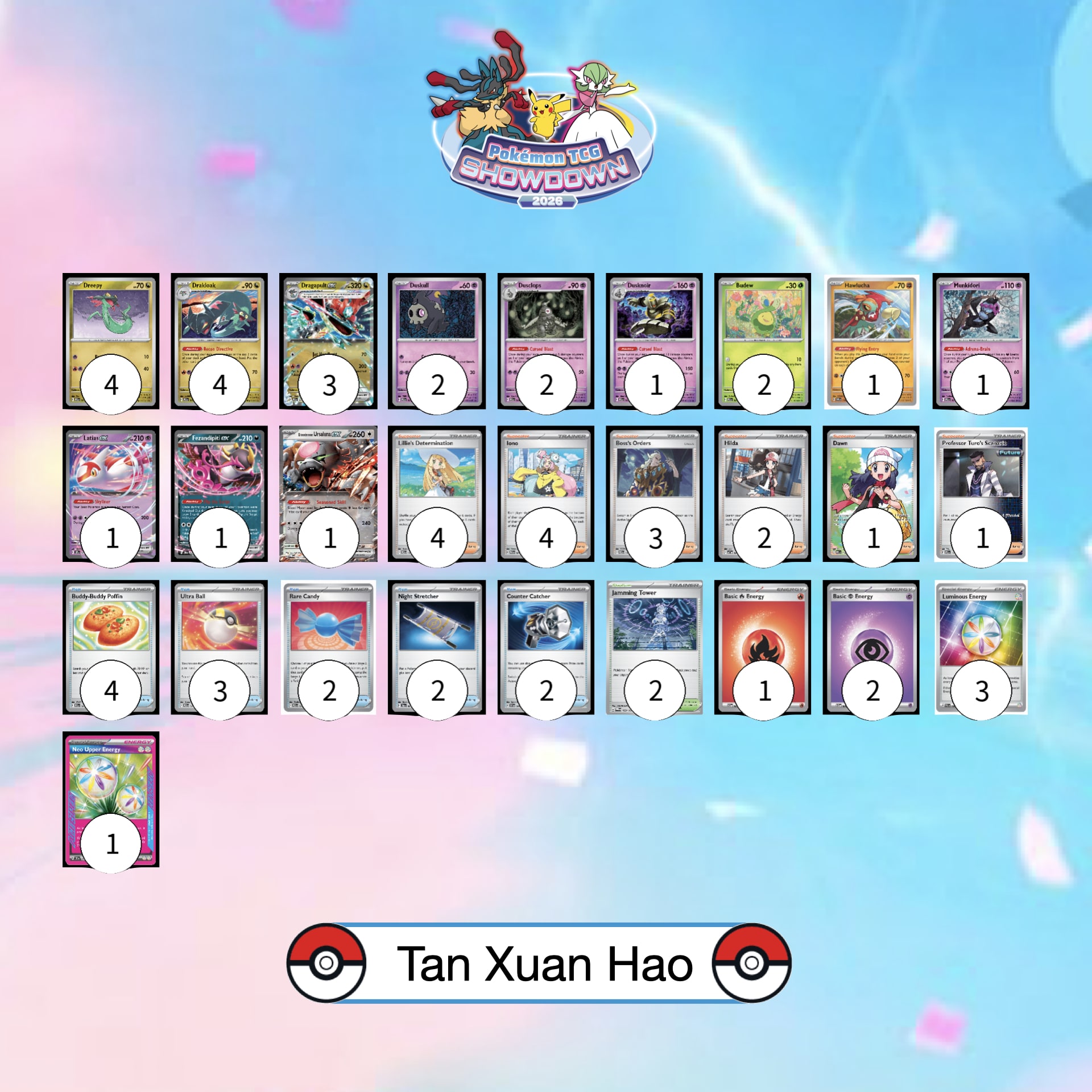Open the Hawlucha card
1092x1092 pixels.
(x=871, y=324)
